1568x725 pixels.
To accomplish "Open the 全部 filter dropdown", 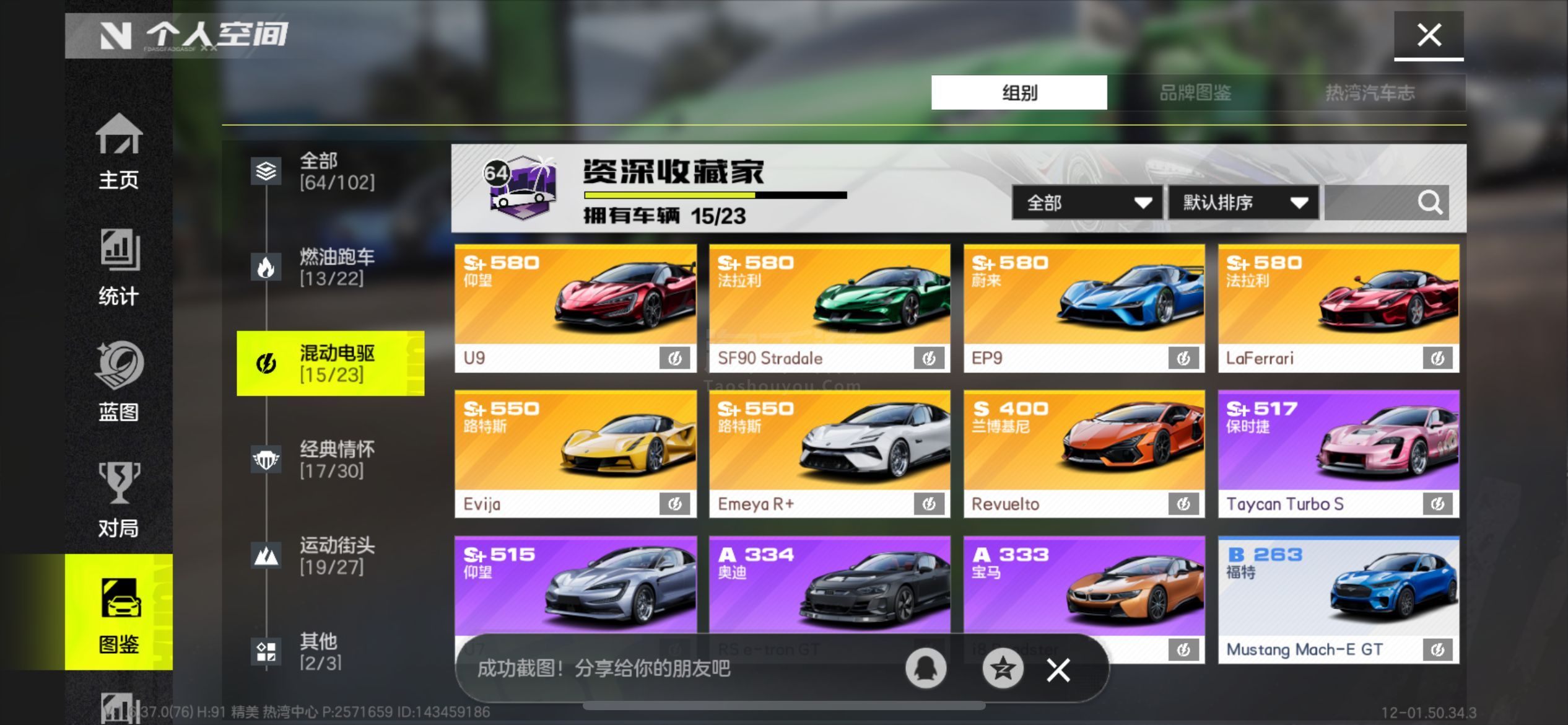I will click(1085, 203).
